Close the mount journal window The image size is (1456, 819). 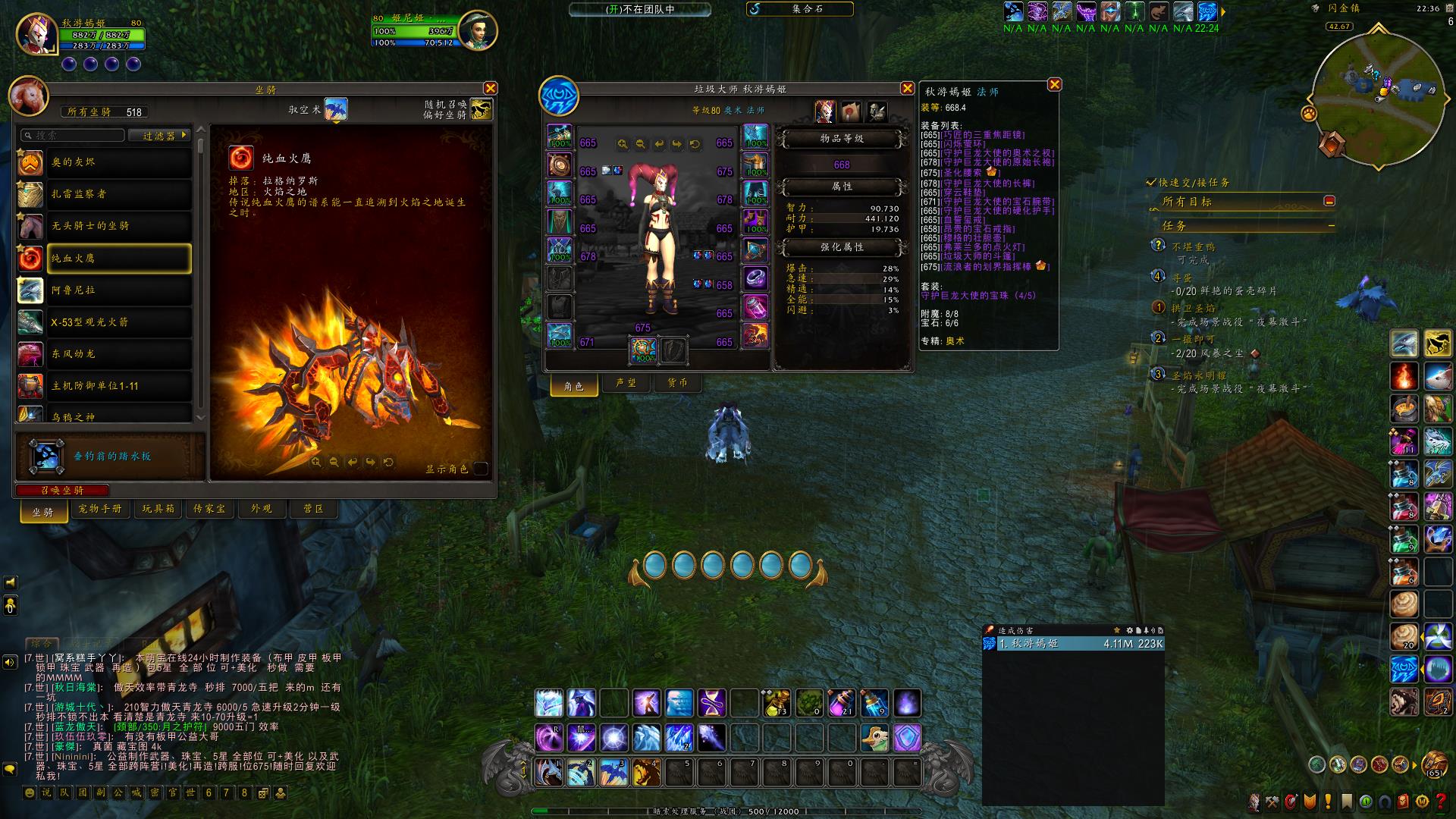click(x=491, y=89)
